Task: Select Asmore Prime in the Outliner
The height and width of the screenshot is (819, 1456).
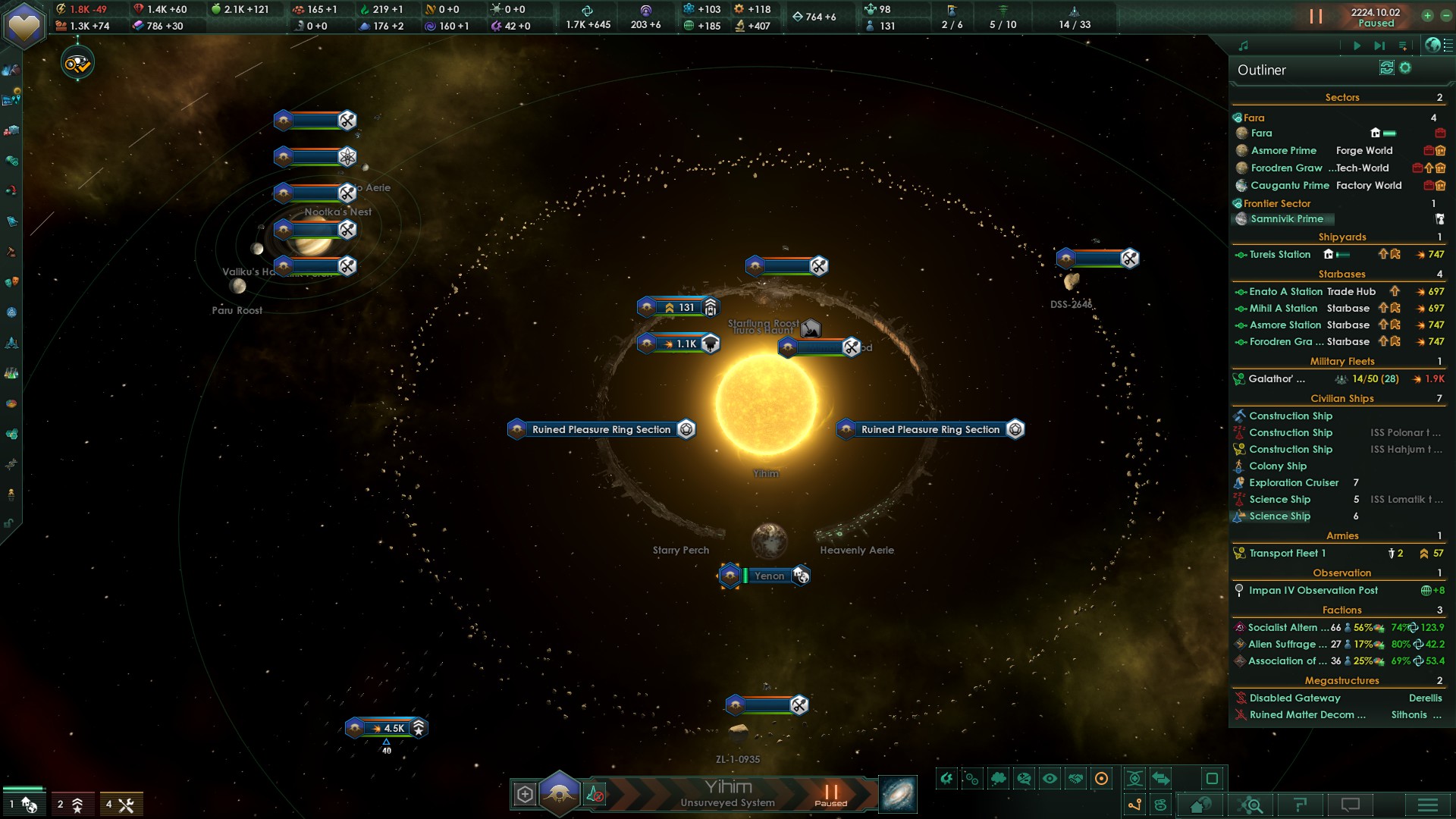Action: point(1283,150)
